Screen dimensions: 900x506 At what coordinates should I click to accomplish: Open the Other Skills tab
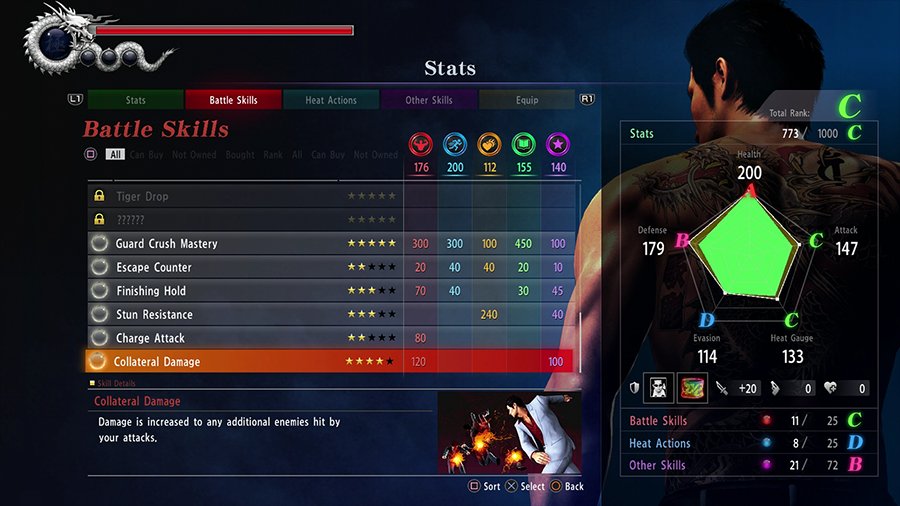pyautogui.click(x=429, y=100)
